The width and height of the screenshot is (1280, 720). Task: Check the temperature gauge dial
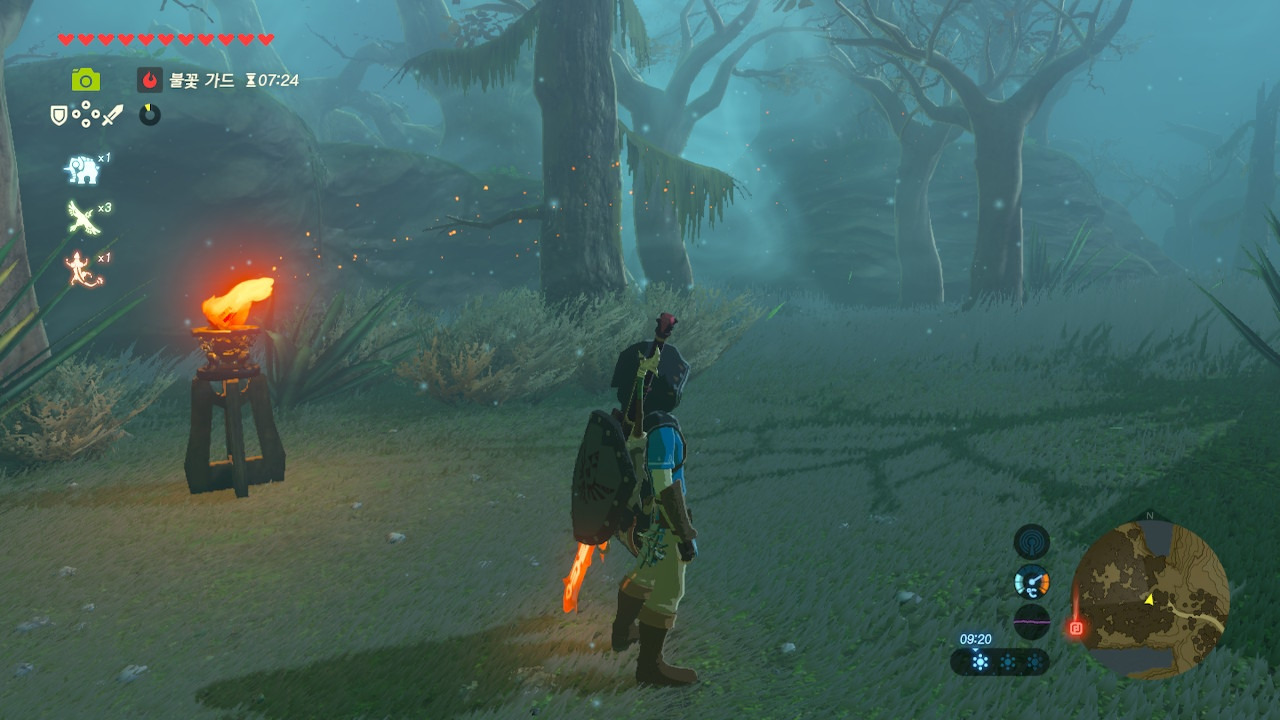pyautogui.click(x=1031, y=581)
